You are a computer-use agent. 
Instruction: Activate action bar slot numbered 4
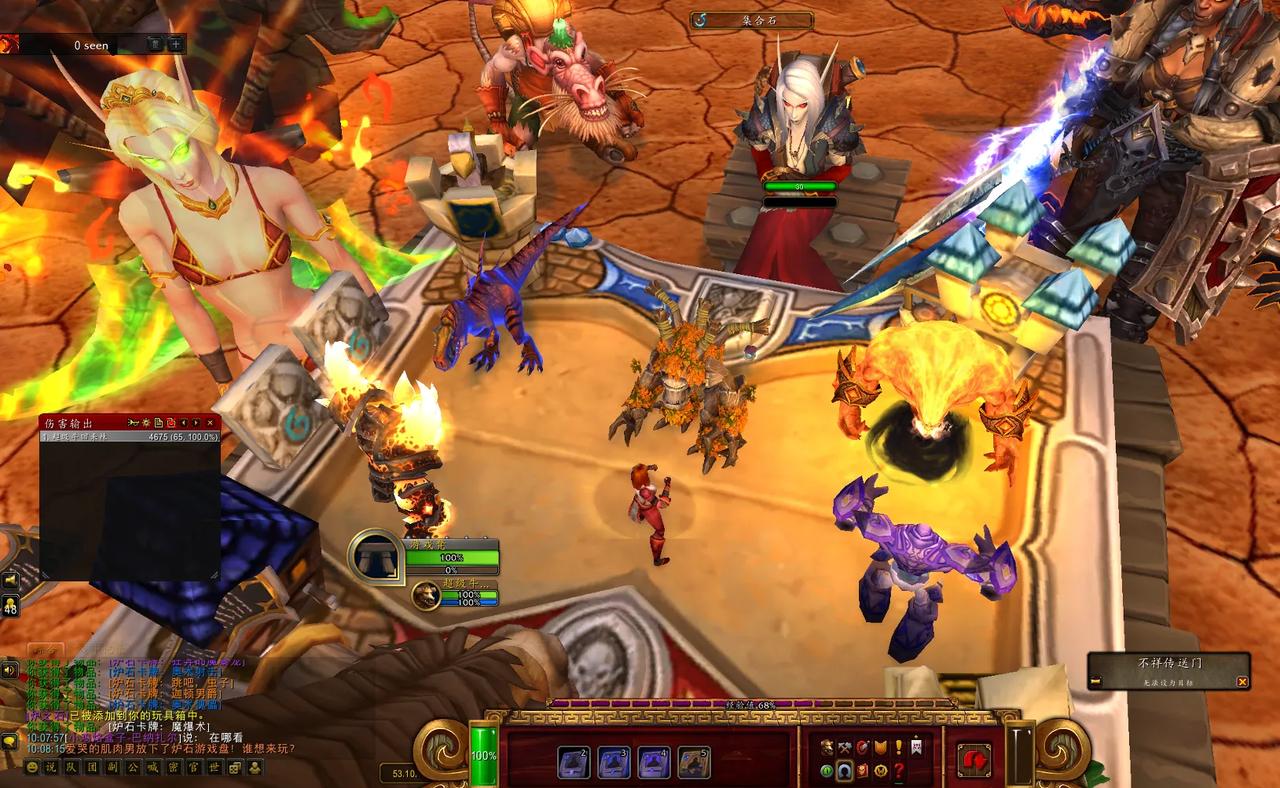click(654, 763)
